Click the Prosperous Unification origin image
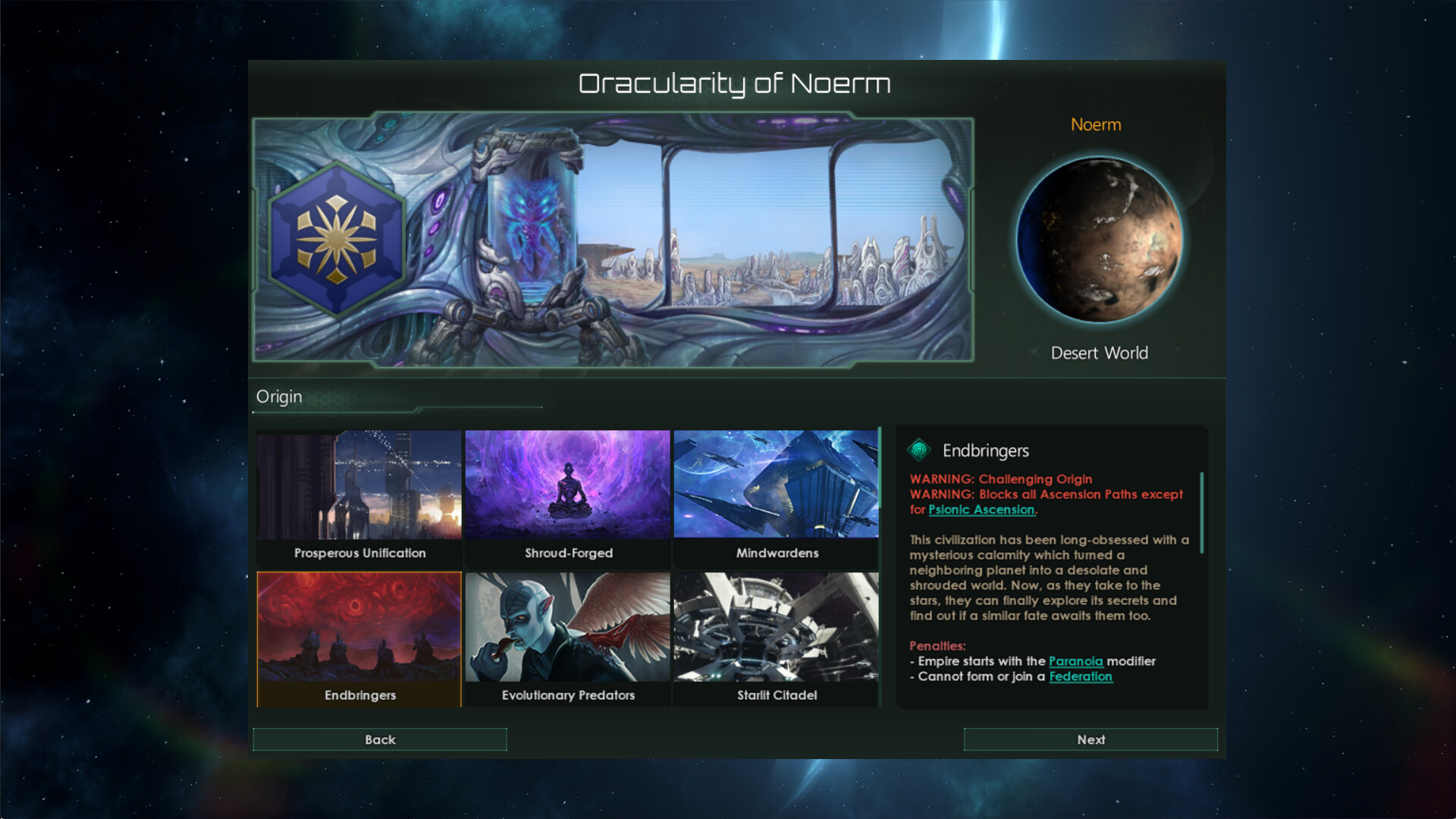This screenshot has height=819, width=1456. point(359,485)
